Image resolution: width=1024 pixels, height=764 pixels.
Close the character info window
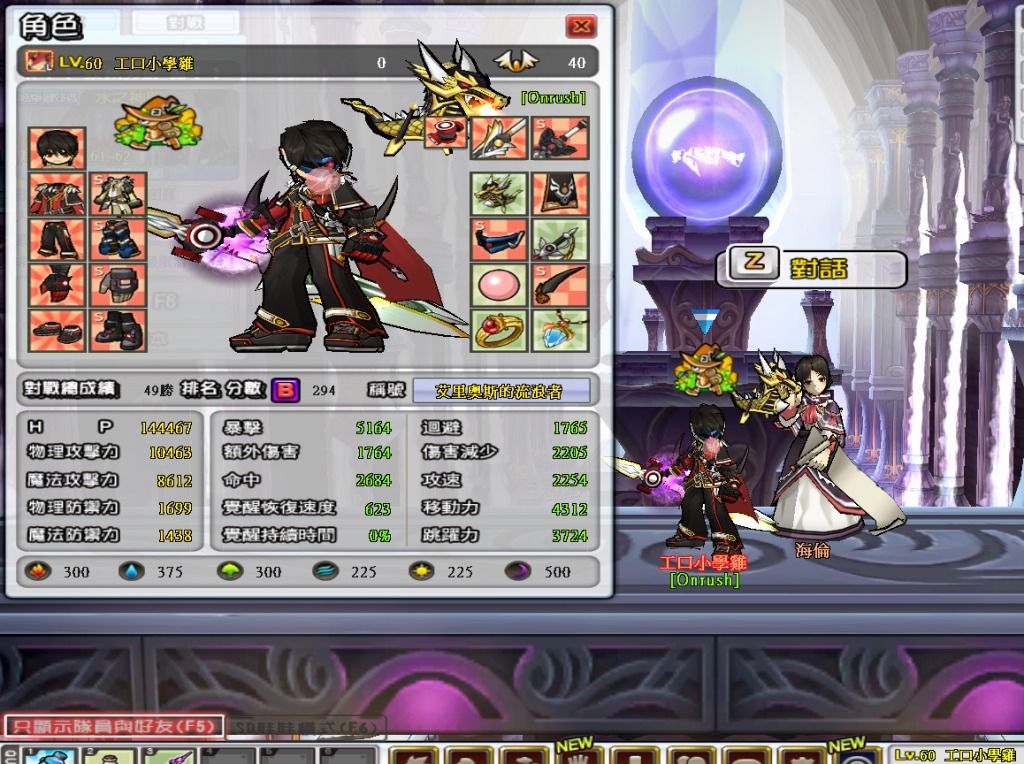pyautogui.click(x=580, y=27)
